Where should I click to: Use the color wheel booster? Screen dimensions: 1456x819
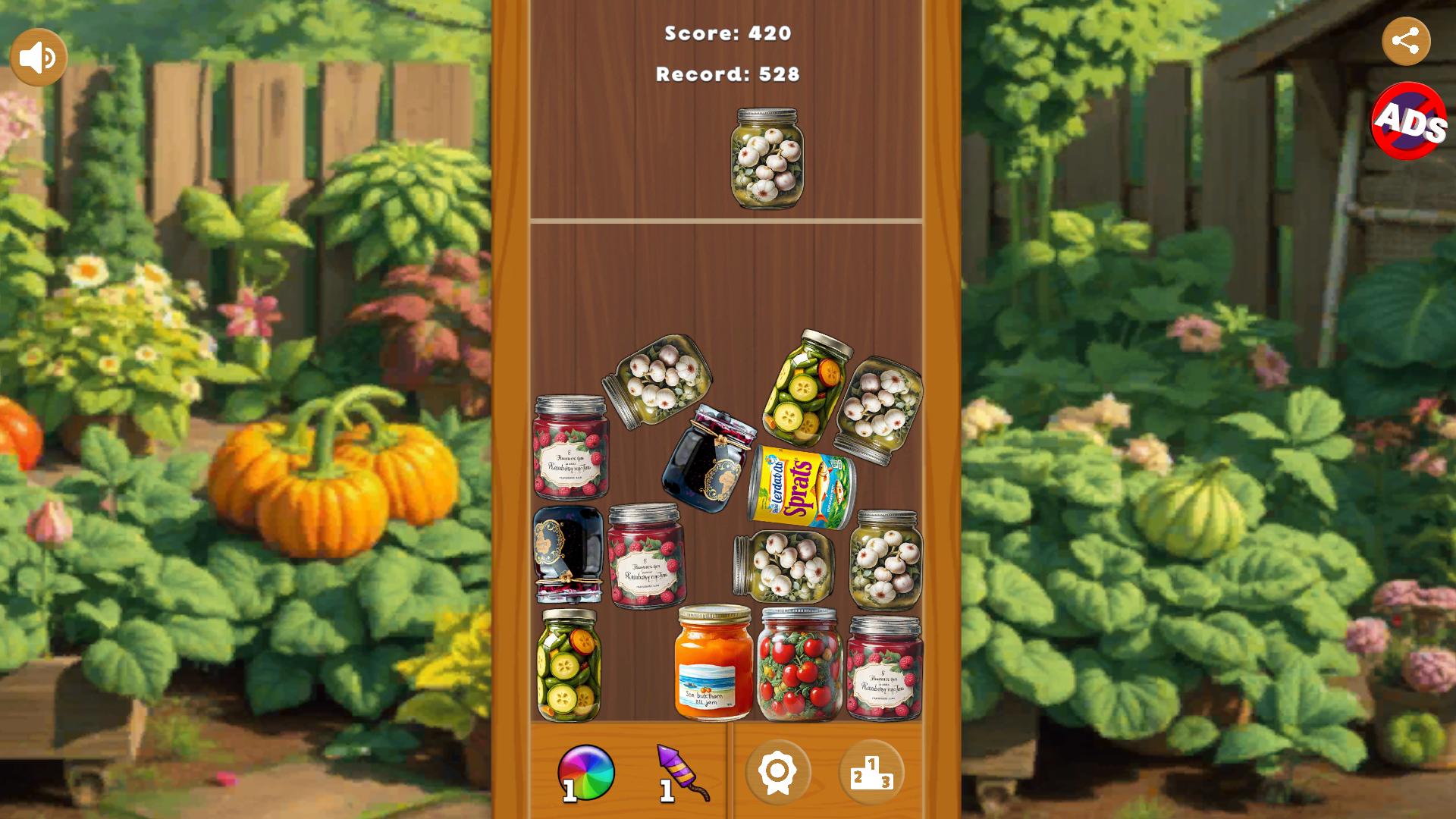tap(588, 771)
